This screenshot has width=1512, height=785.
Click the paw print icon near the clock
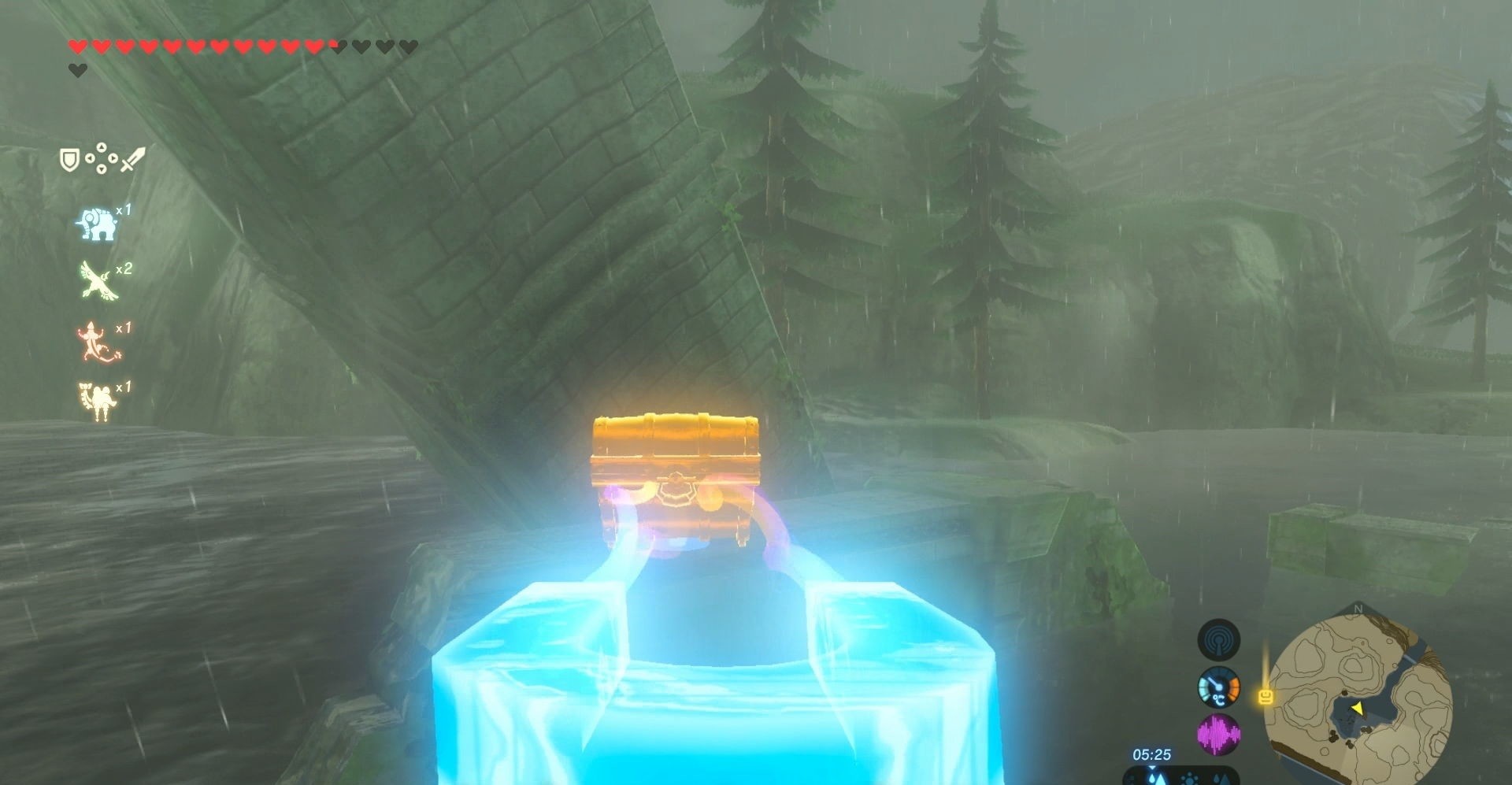[1189, 779]
